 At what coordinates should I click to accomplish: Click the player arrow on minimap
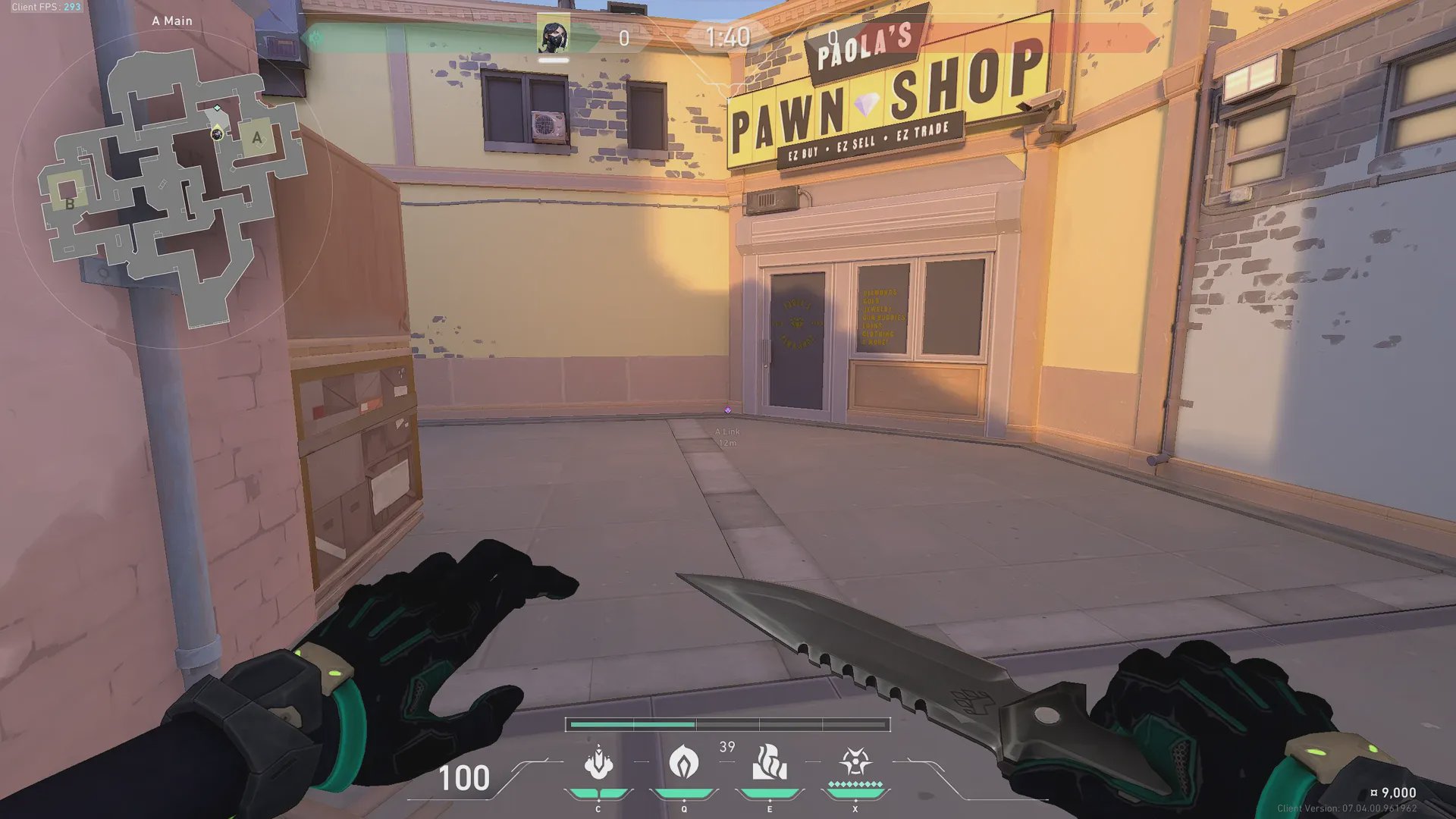point(218,134)
